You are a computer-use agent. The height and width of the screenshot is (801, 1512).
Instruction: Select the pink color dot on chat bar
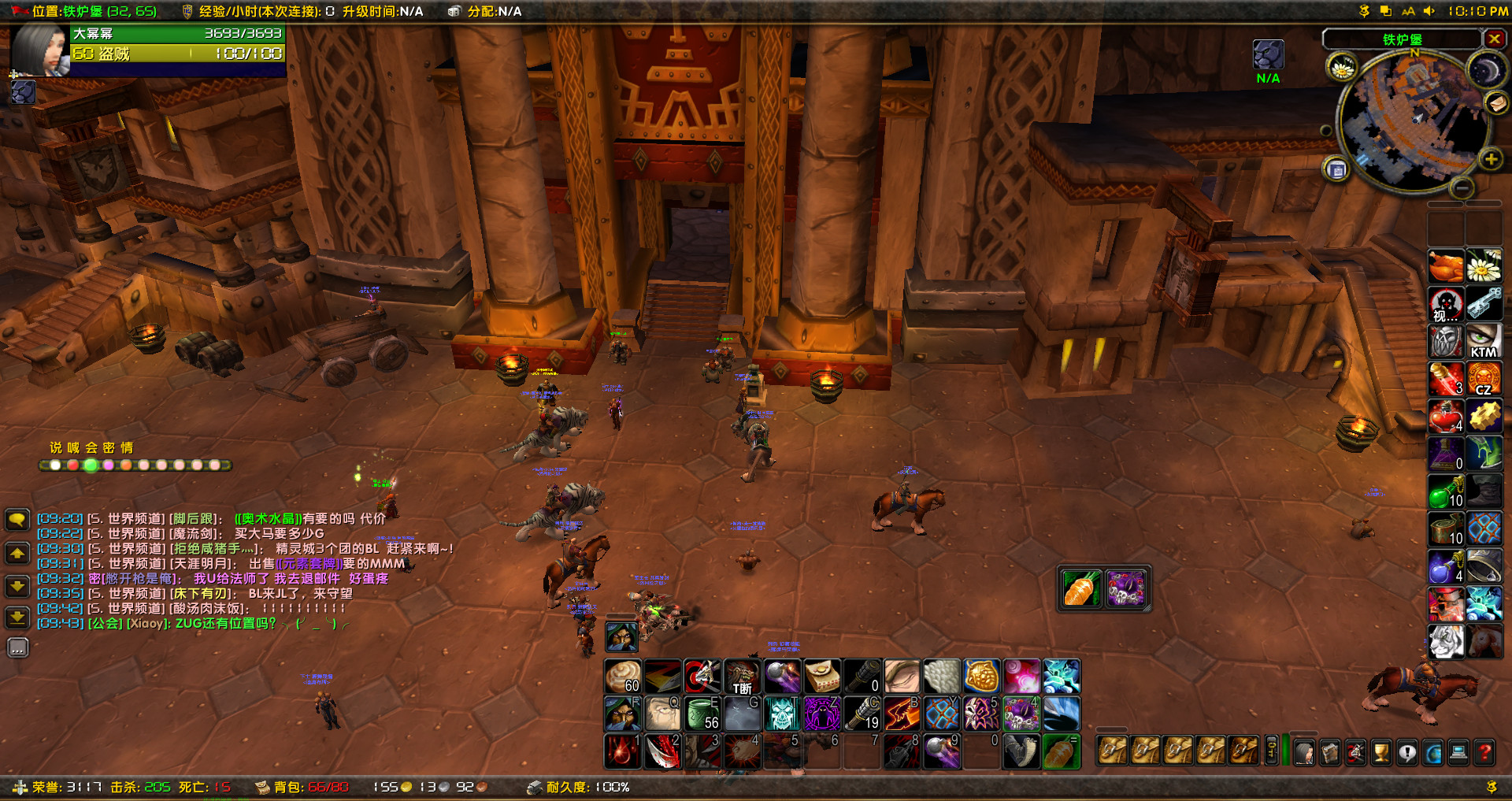coord(109,465)
